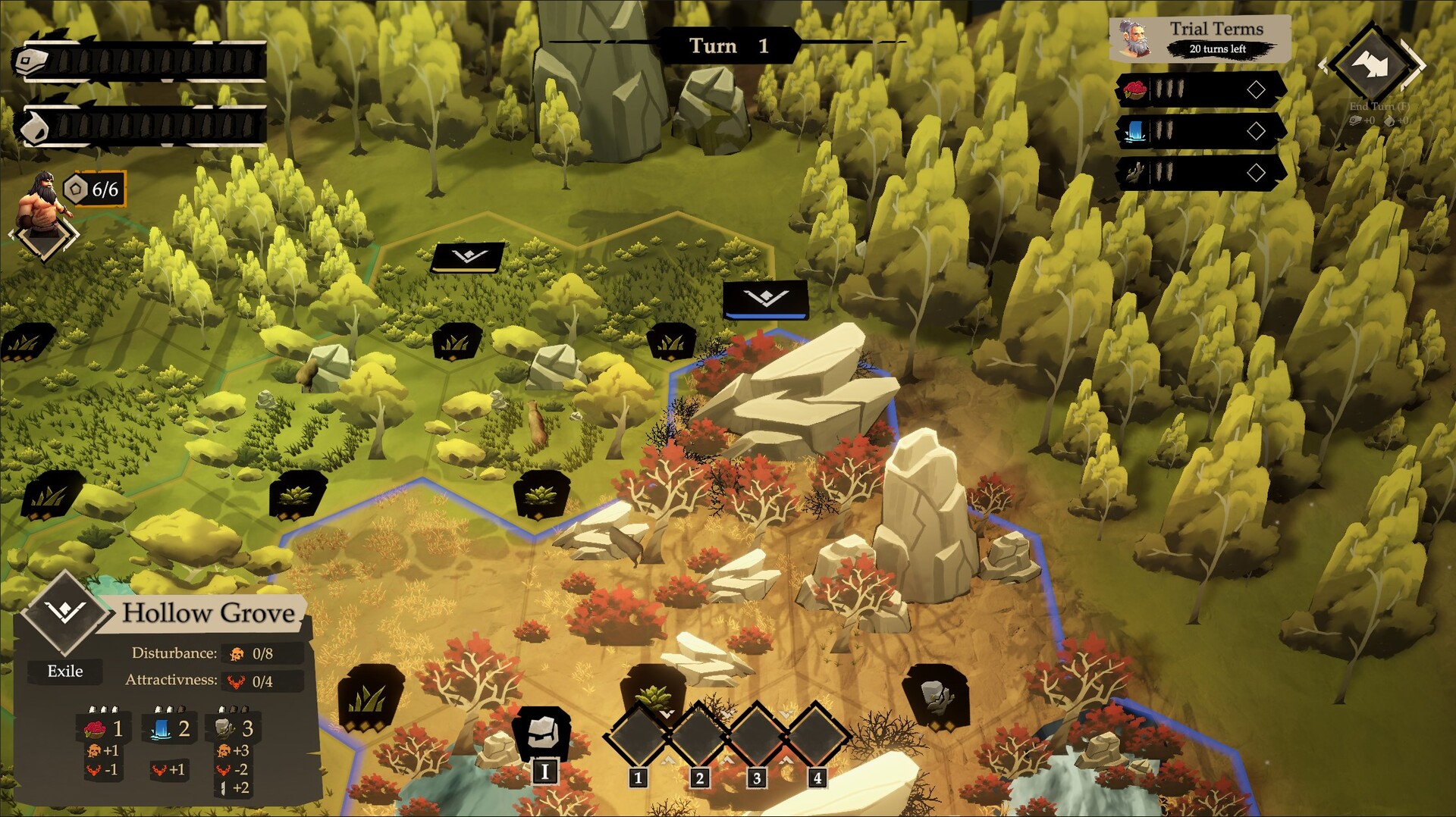End the current turn

(x=1371, y=65)
